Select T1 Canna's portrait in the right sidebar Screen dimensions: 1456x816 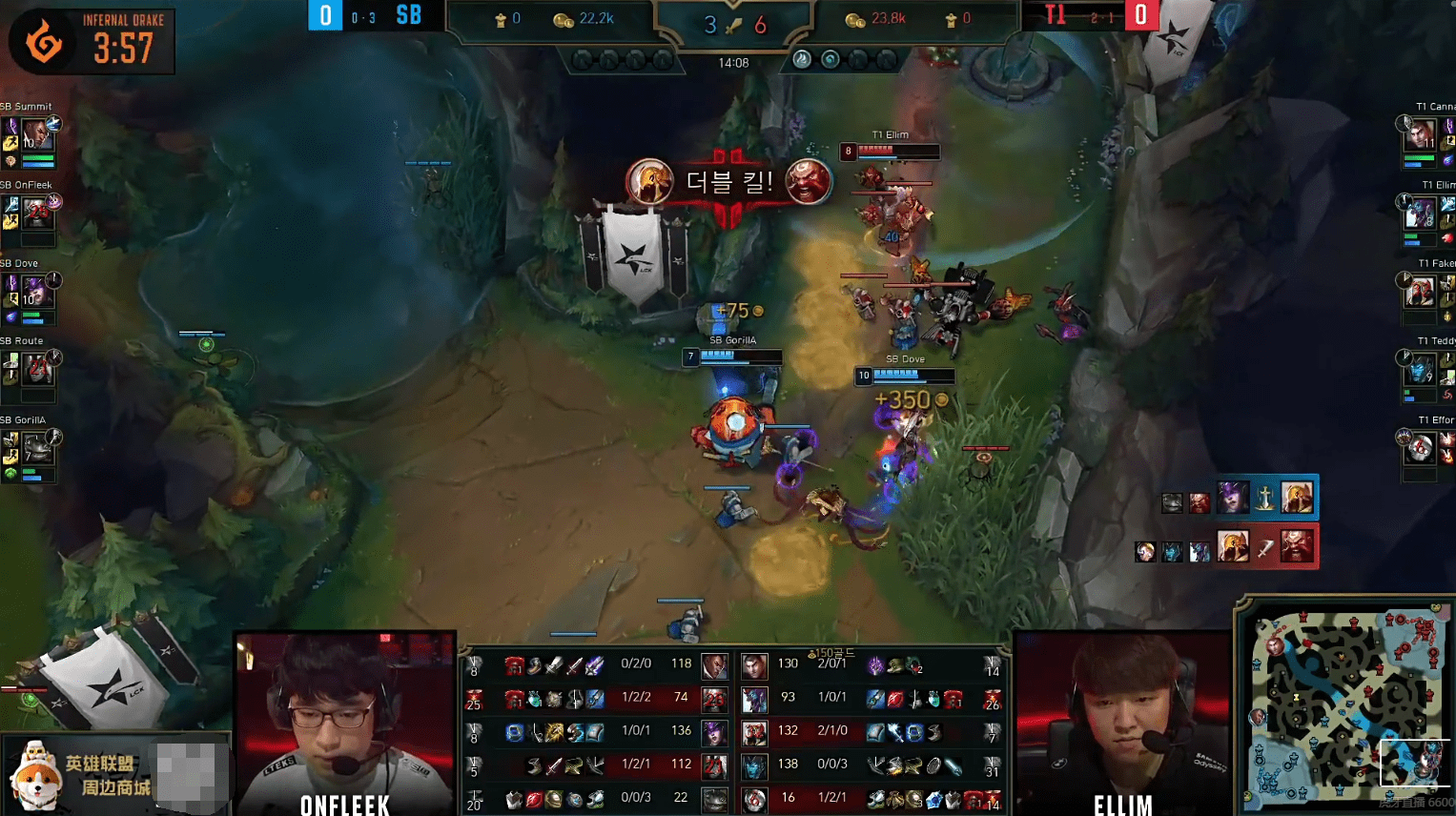tap(1420, 133)
